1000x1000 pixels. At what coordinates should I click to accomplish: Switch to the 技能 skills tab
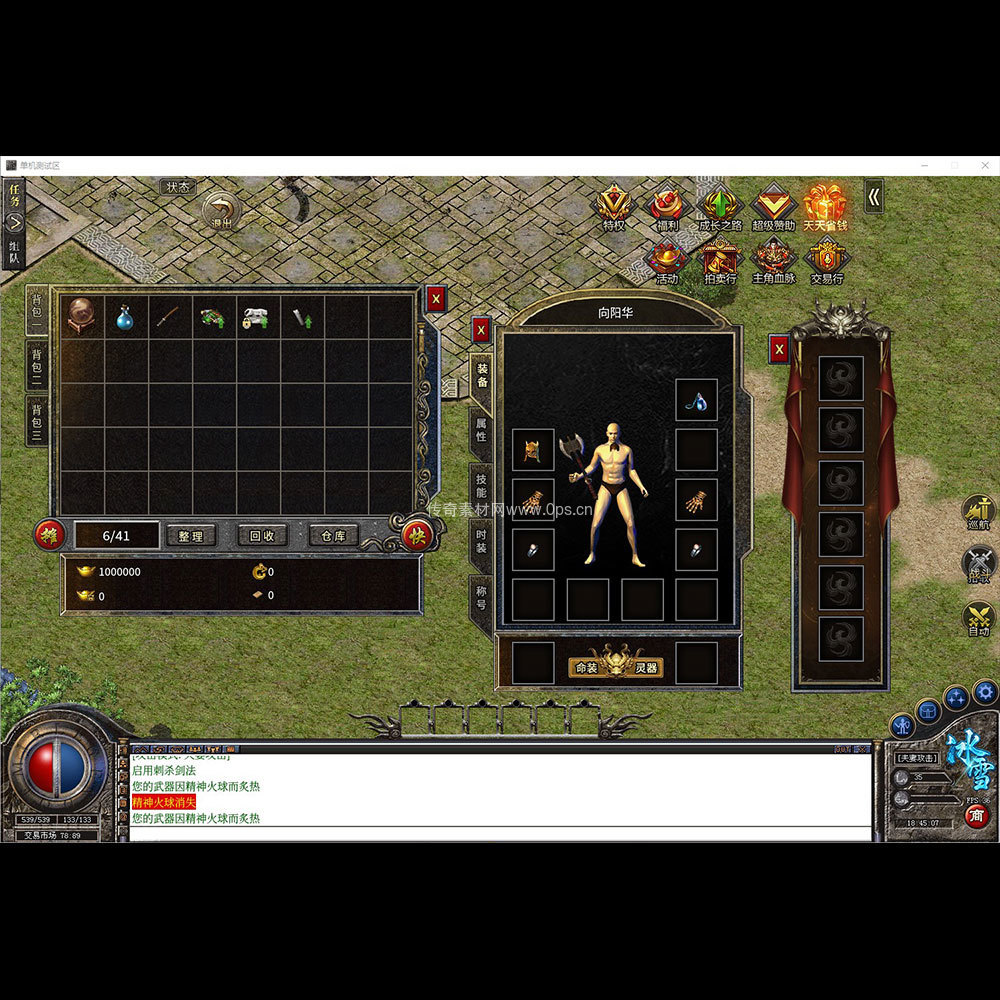[481, 486]
